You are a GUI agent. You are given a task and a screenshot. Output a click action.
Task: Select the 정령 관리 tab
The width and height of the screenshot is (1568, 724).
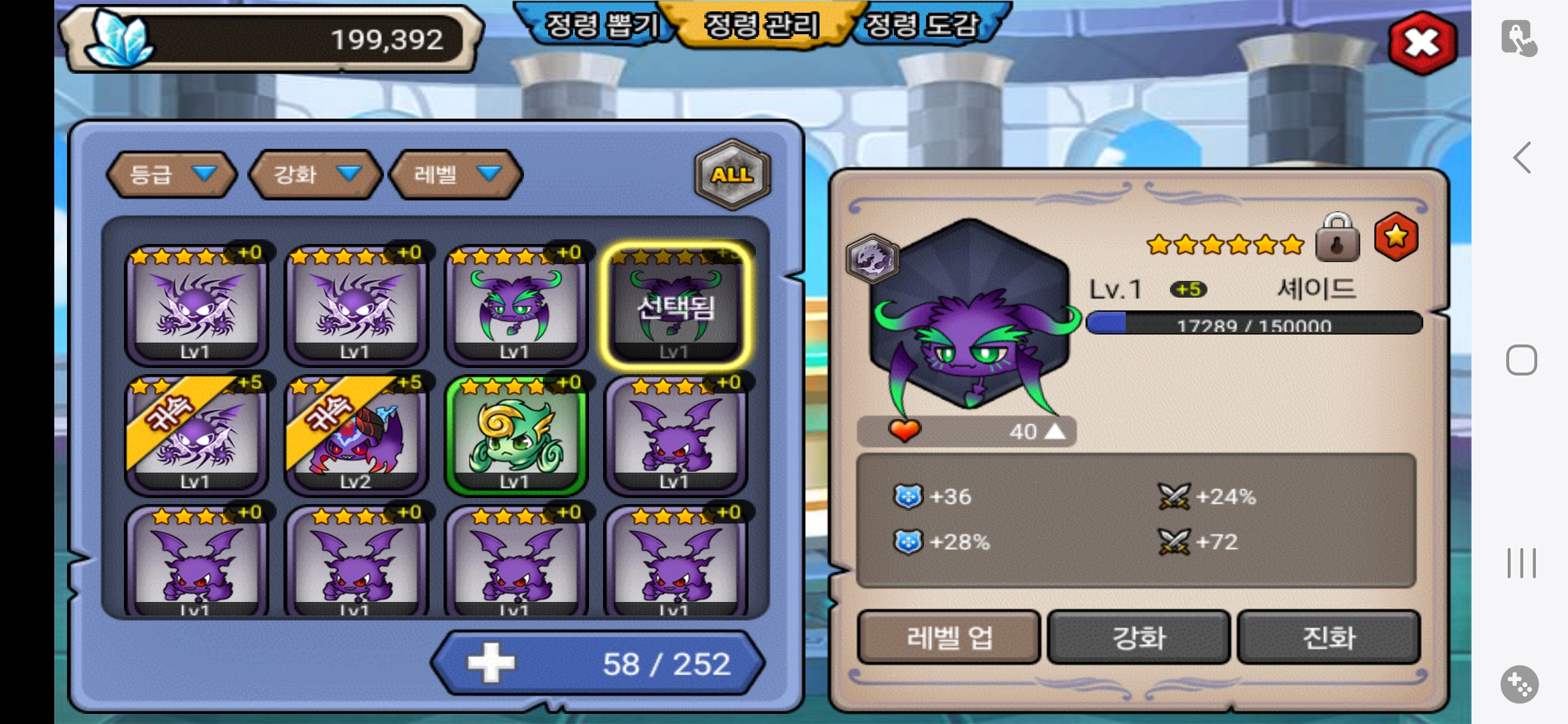(x=762, y=25)
